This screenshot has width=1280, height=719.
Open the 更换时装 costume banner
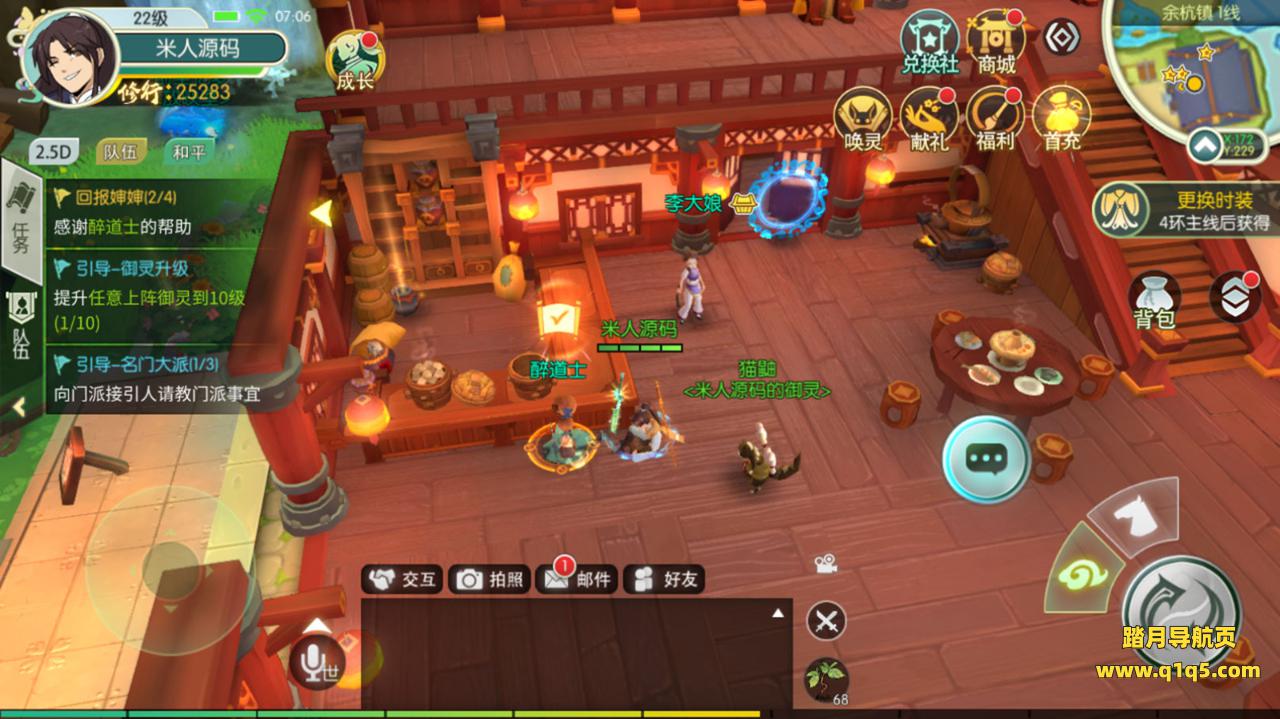click(x=1185, y=209)
